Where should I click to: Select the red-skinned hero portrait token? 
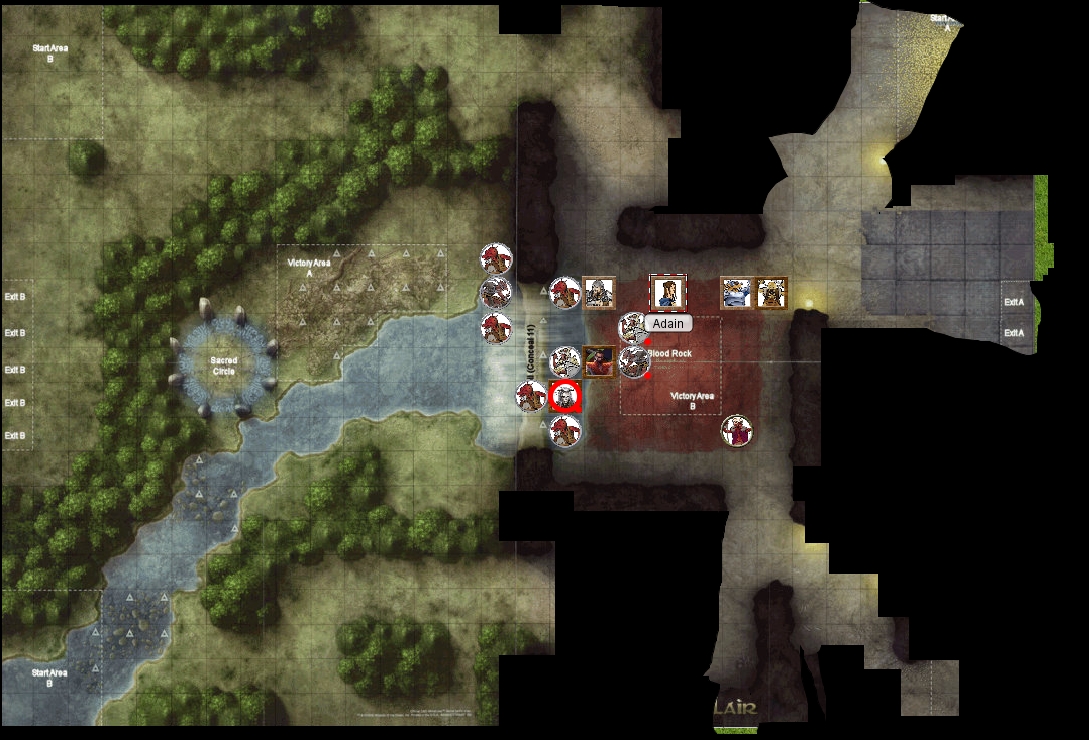point(599,362)
